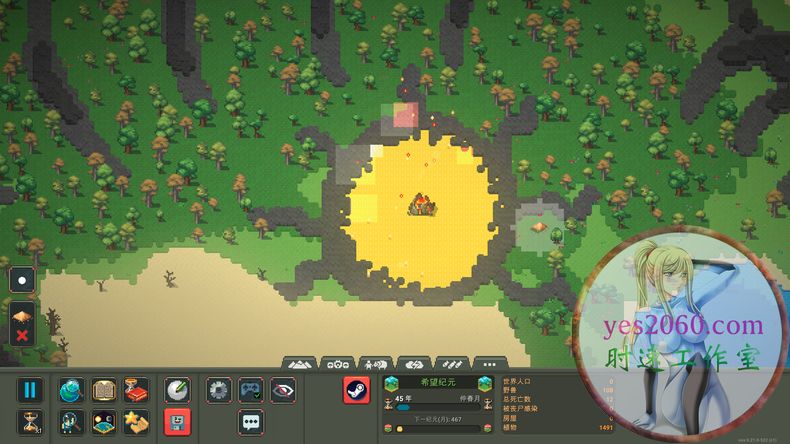Image resolution: width=790 pixels, height=444 pixels.
Task: Select the white circle brush size button
Action: tap(22, 281)
